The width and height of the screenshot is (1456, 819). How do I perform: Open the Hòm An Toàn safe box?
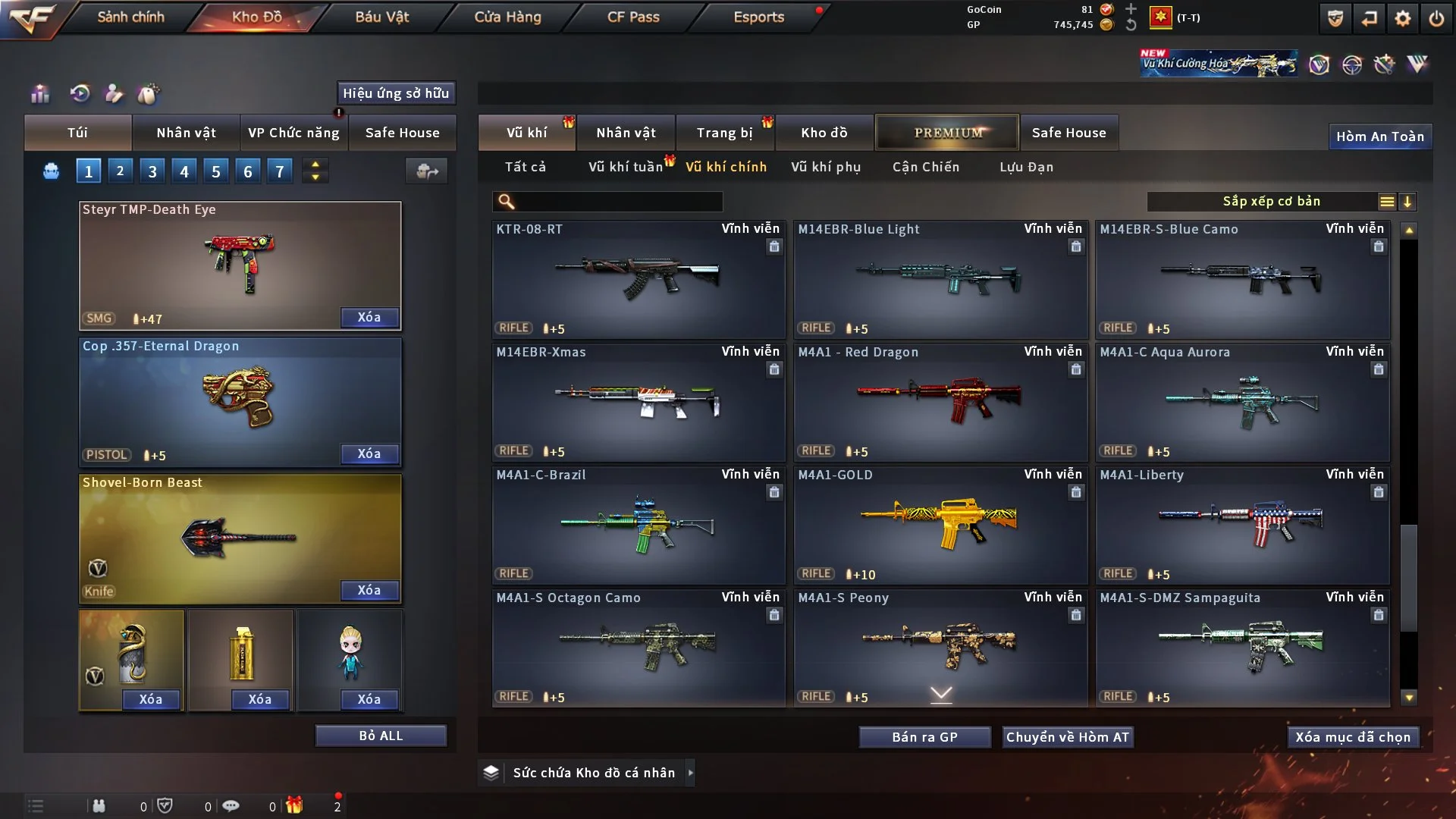[x=1379, y=136]
